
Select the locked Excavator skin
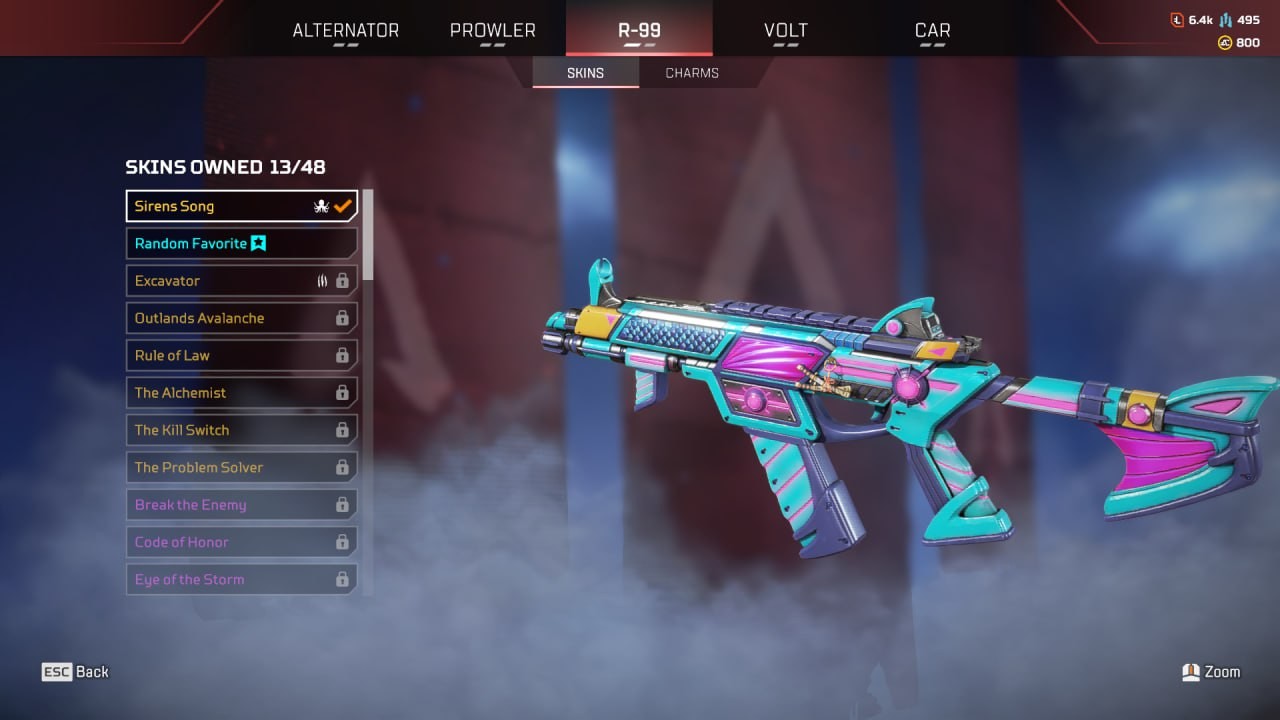pos(241,281)
